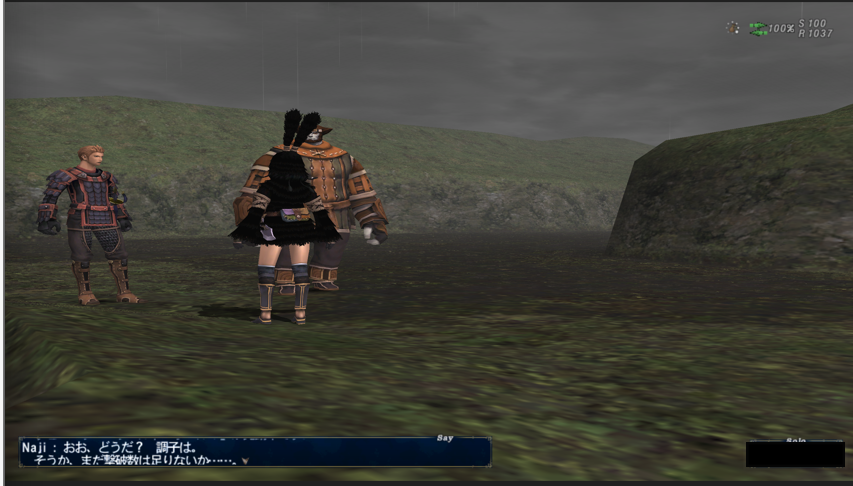Click the compass icon in the status area
Screen dimensions: 853x486
click(x=732, y=27)
